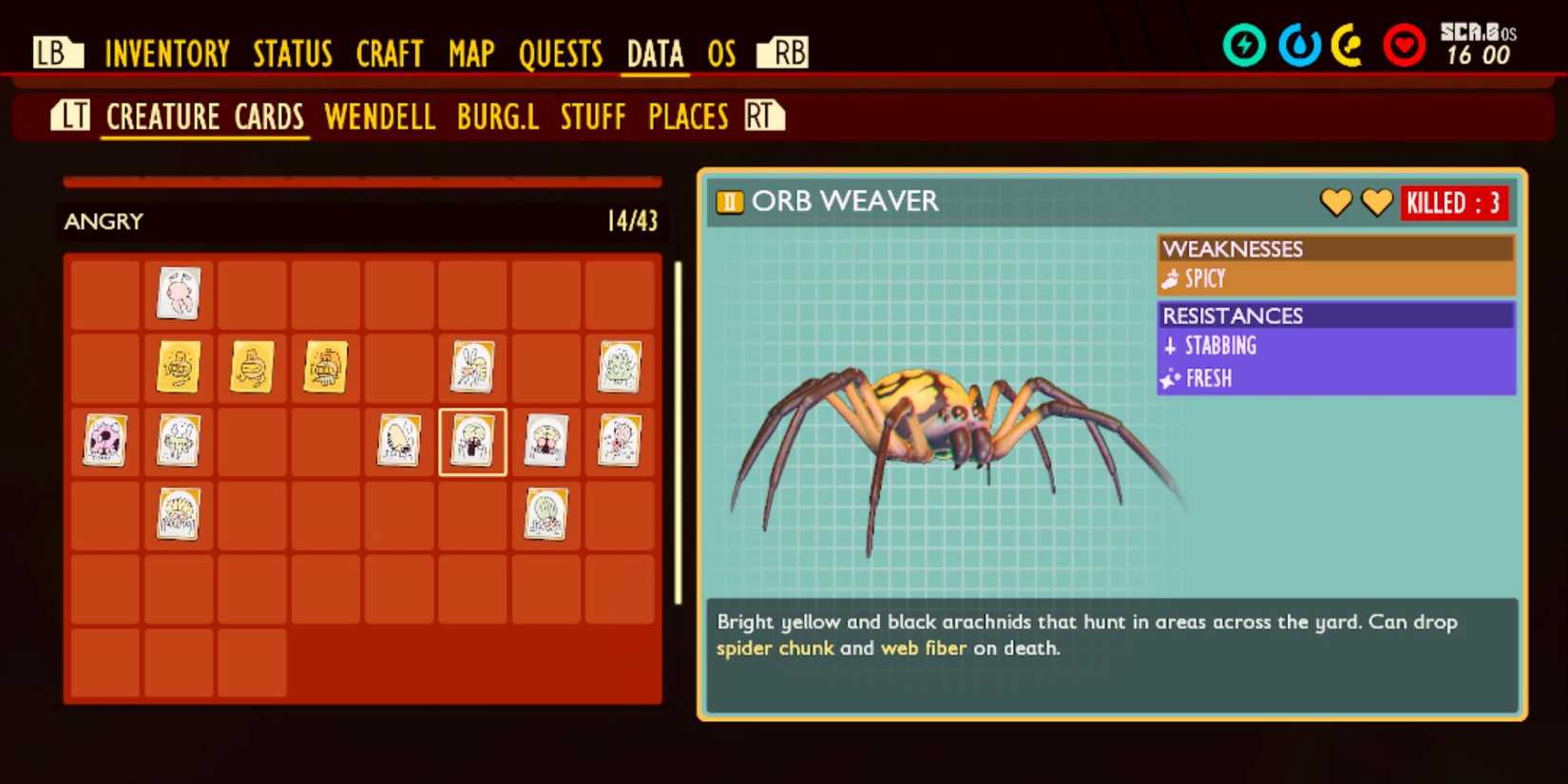Switch to the MAP tab
The width and height of the screenshot is (1568, 784).
pyautogui.click(x=470, y=54)
